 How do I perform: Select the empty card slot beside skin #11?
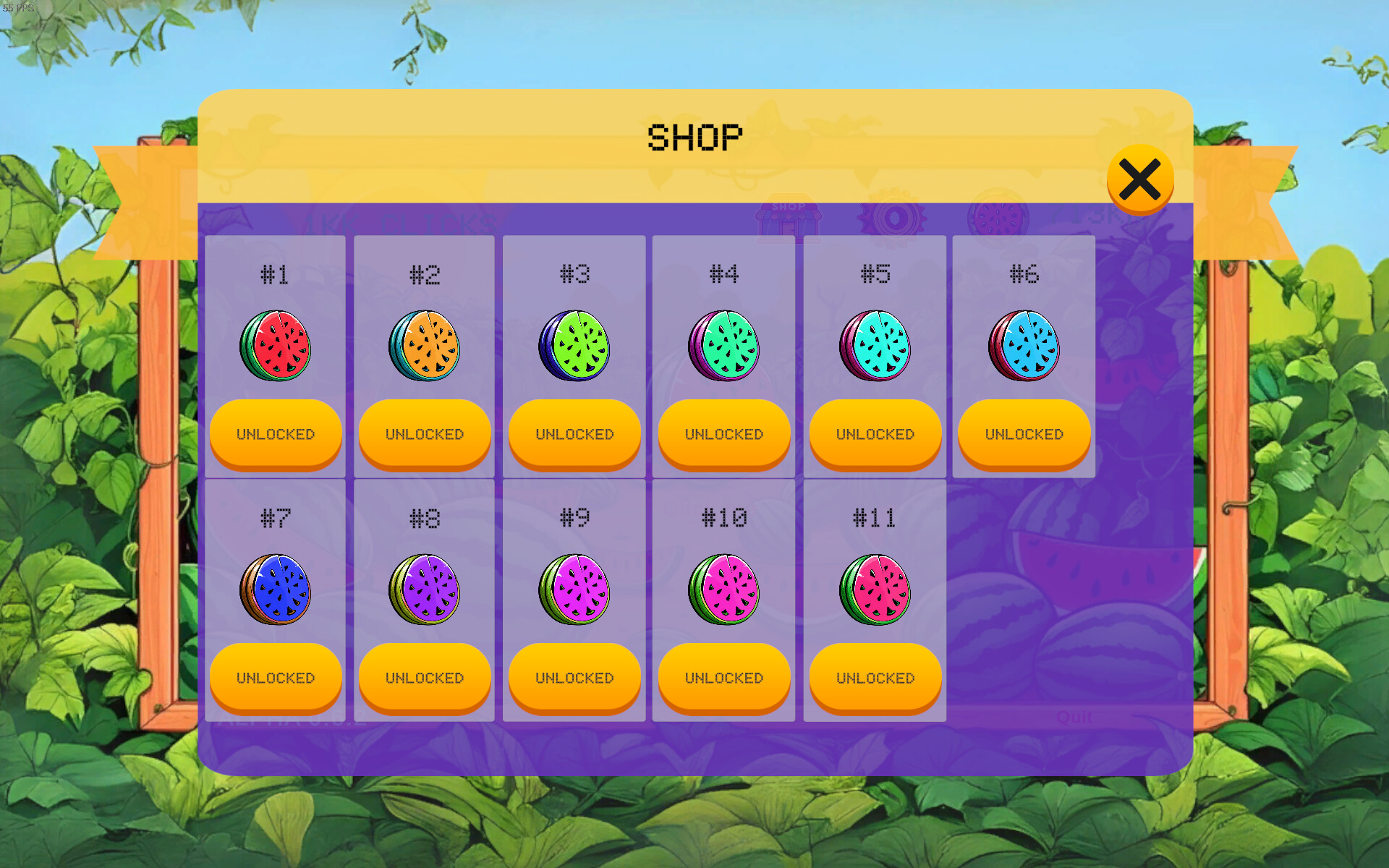(x=1024, y=599)
